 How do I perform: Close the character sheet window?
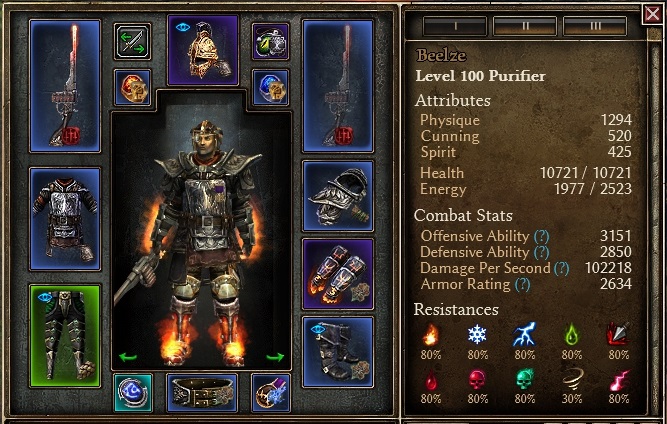[652, 13]
